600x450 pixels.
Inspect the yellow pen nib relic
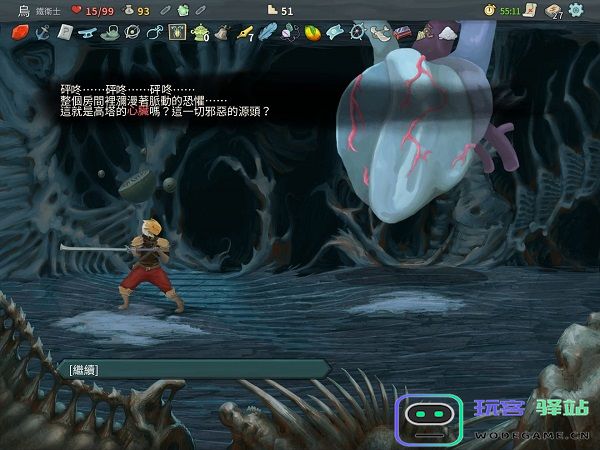[x=245, y=32]
